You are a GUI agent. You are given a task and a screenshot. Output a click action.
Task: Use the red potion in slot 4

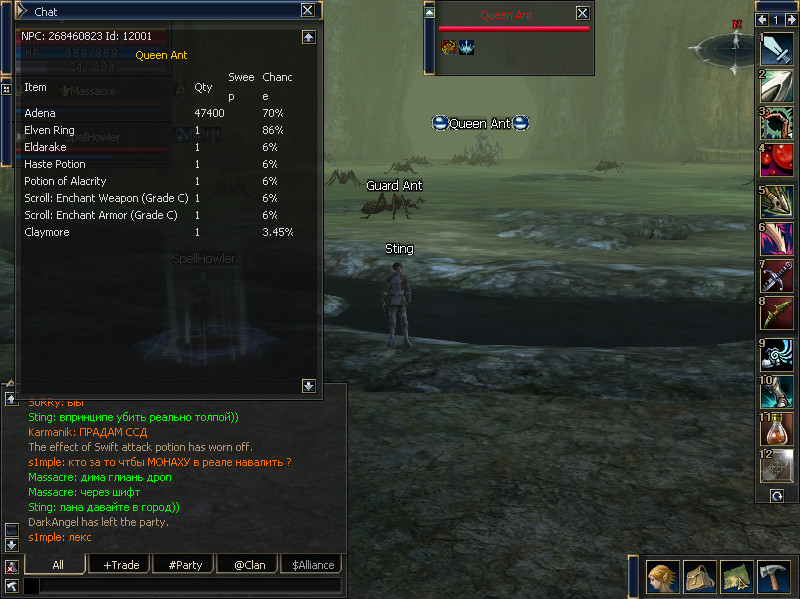(777, 159)
